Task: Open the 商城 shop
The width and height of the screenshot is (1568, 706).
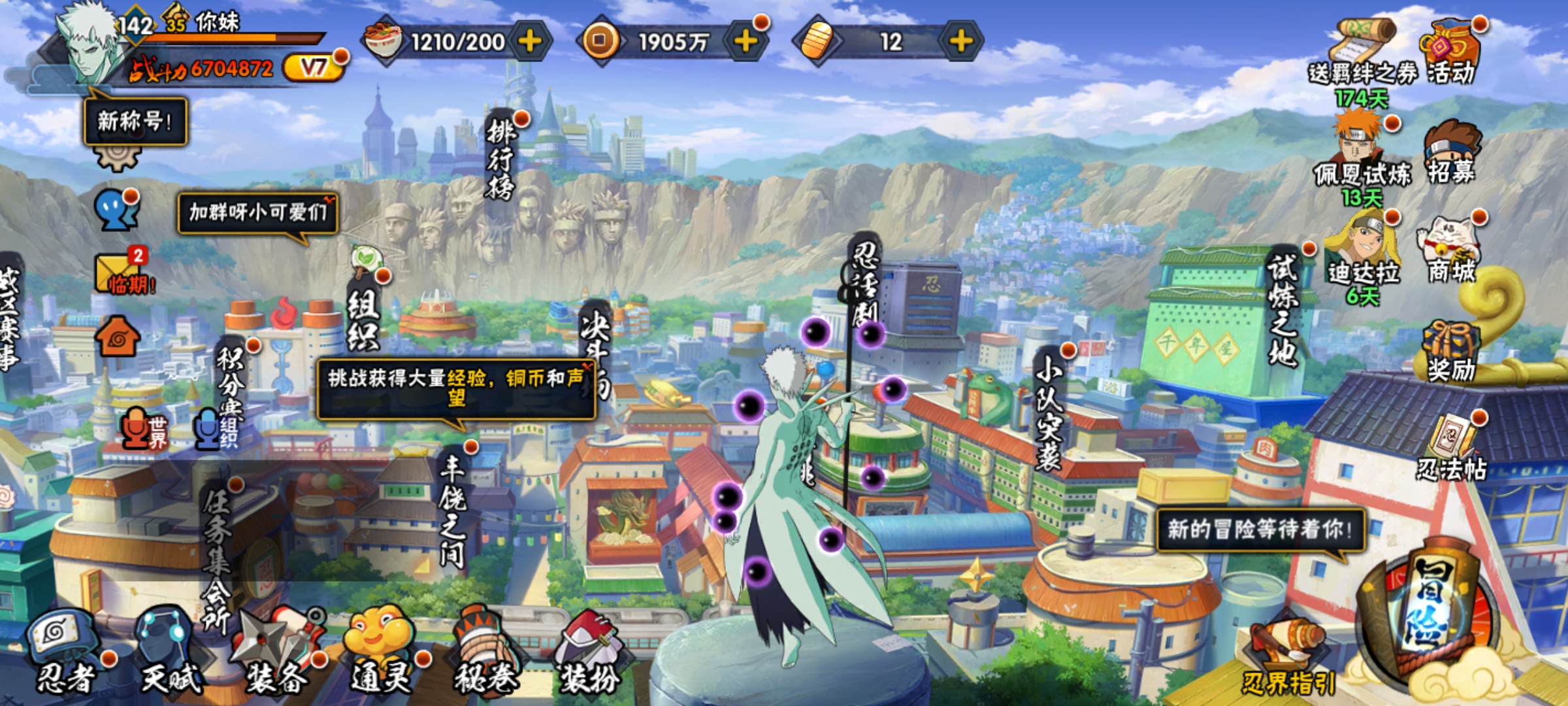Action: tap(1450, 248)
